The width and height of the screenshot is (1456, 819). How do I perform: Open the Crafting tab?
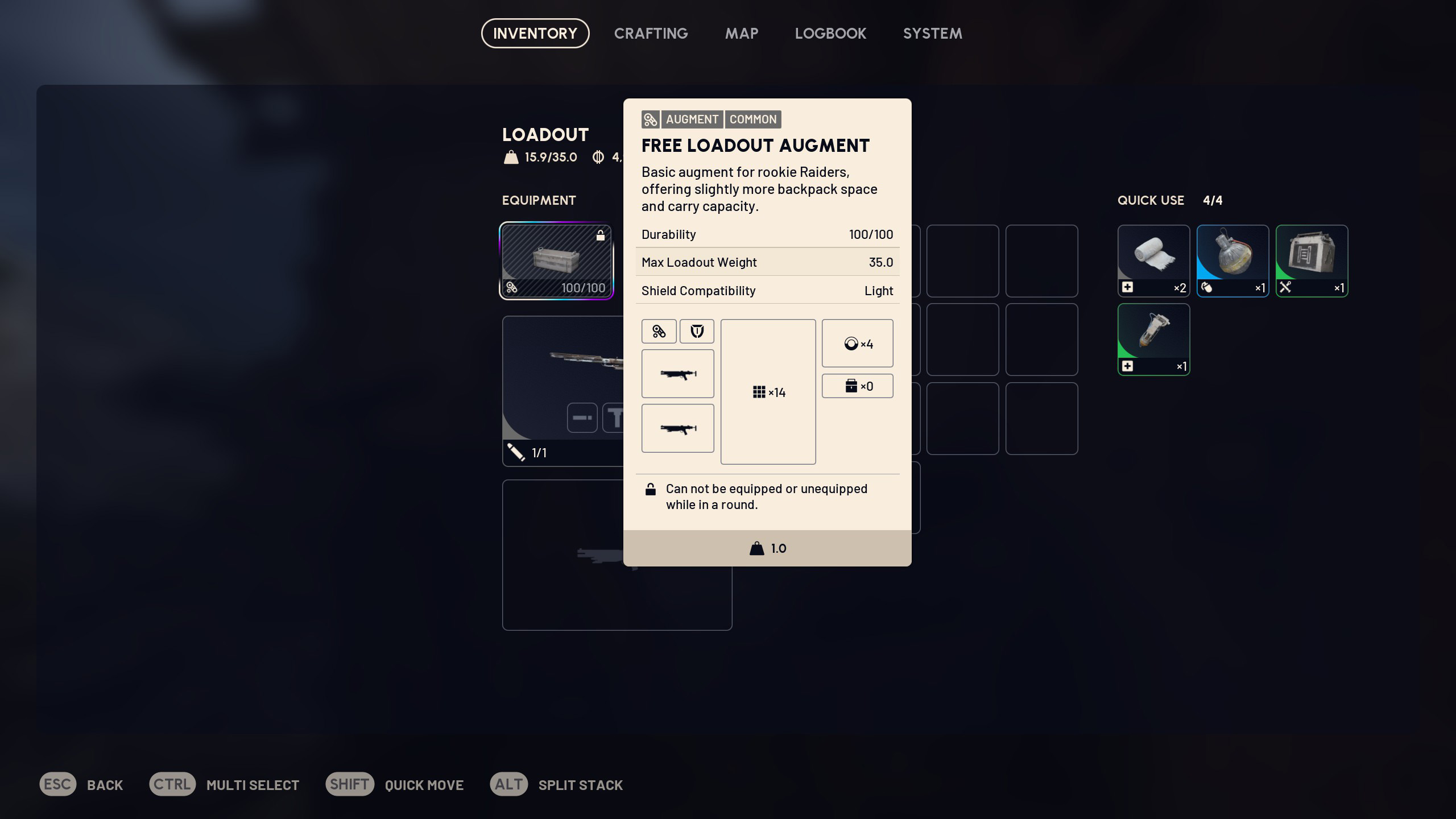651,34
